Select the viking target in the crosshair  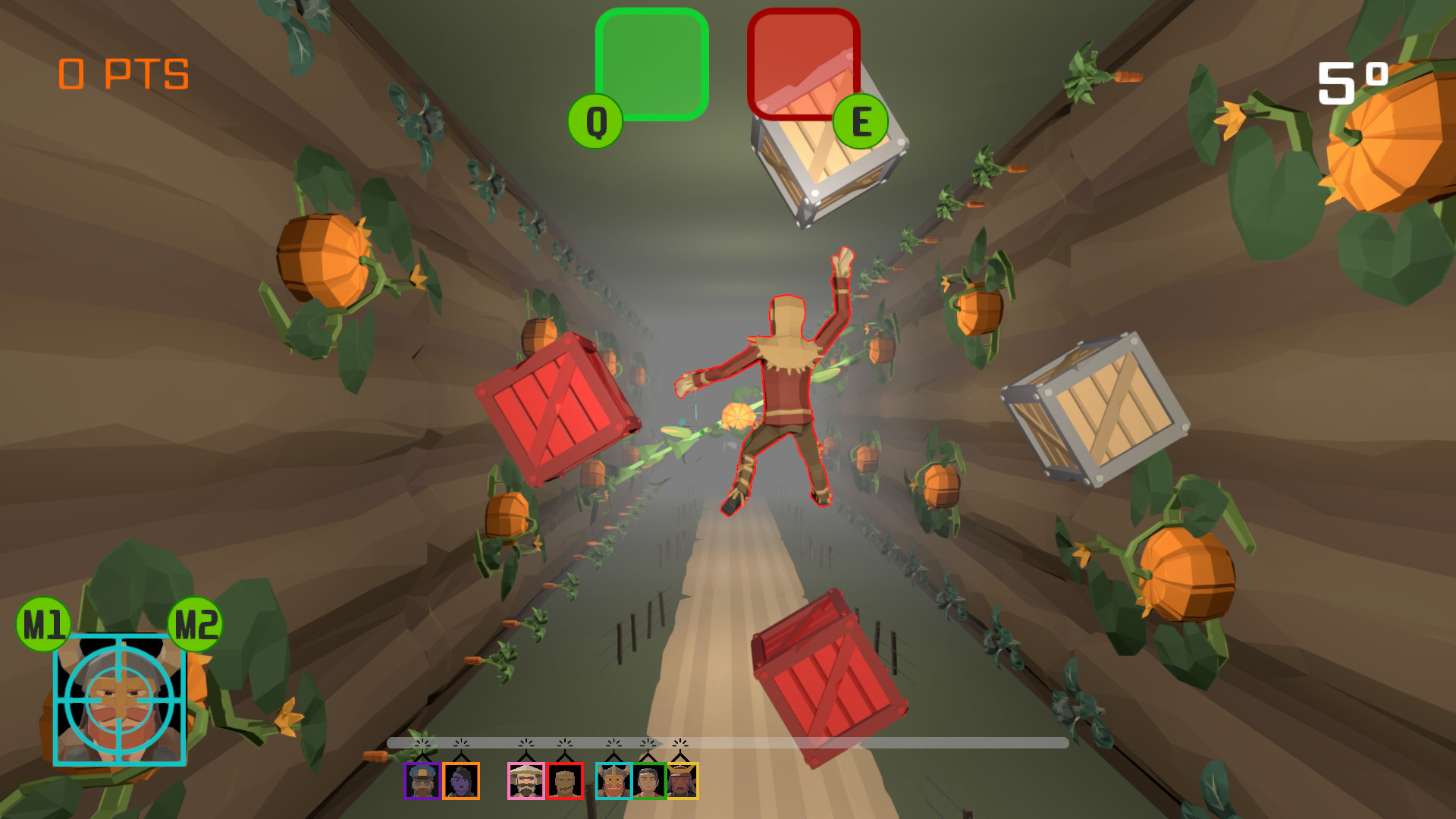click(x=121, y=698)
